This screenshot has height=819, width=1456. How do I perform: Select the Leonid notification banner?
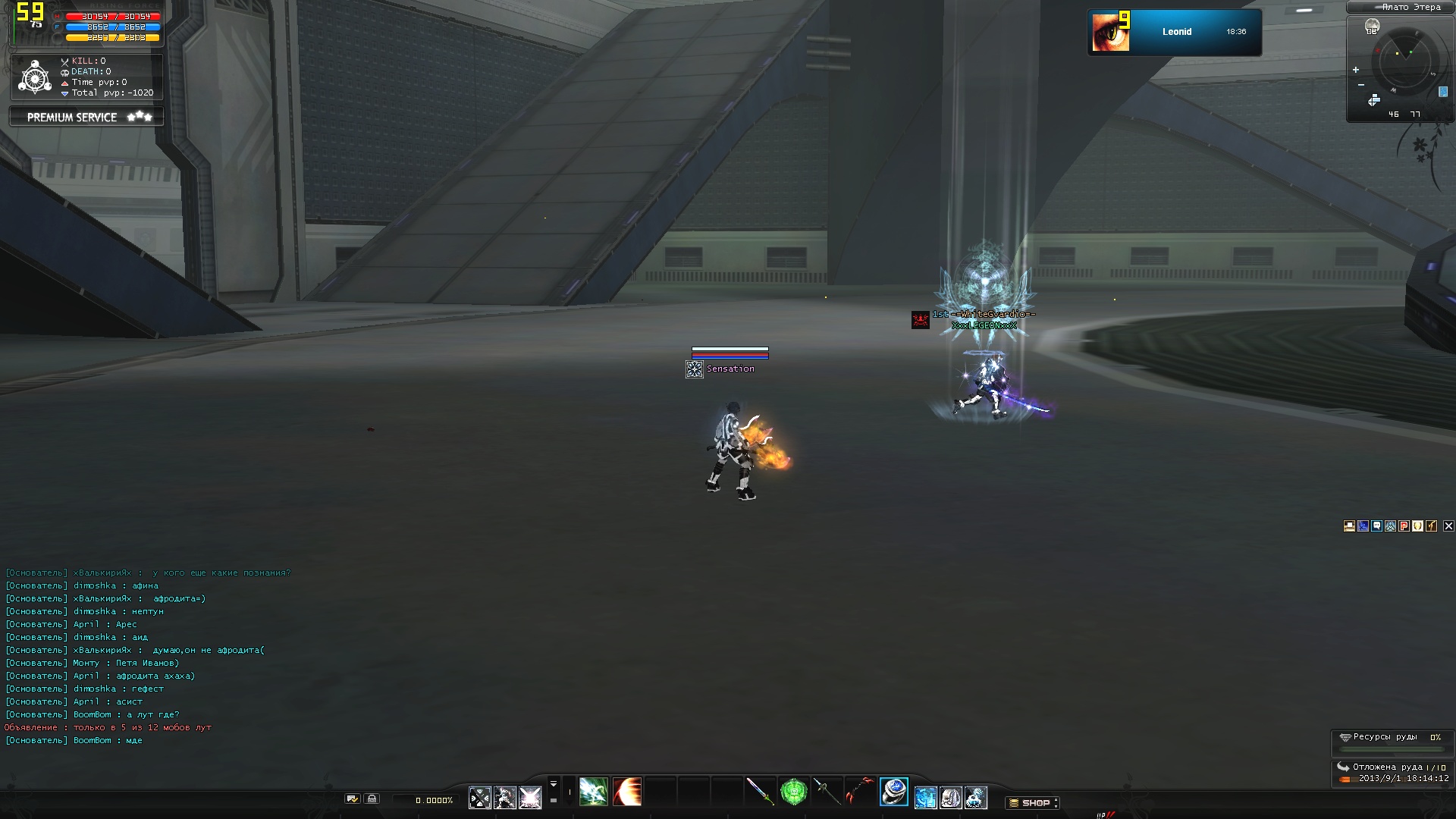[x=1174, y=32]
